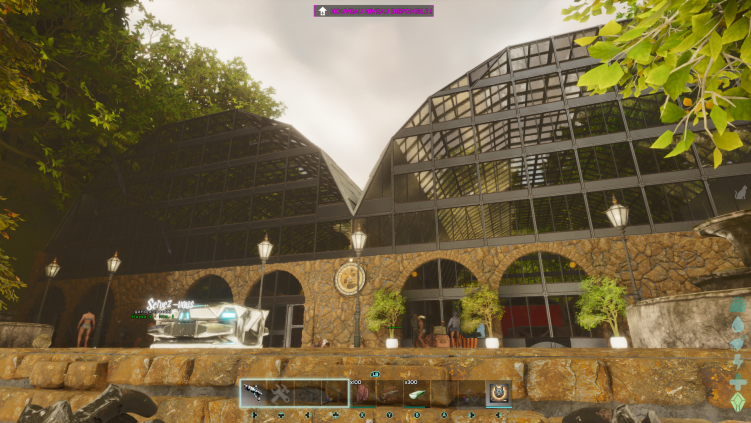Open the 'Nouveau niveau disponible' level-up notification

point(374,11)
